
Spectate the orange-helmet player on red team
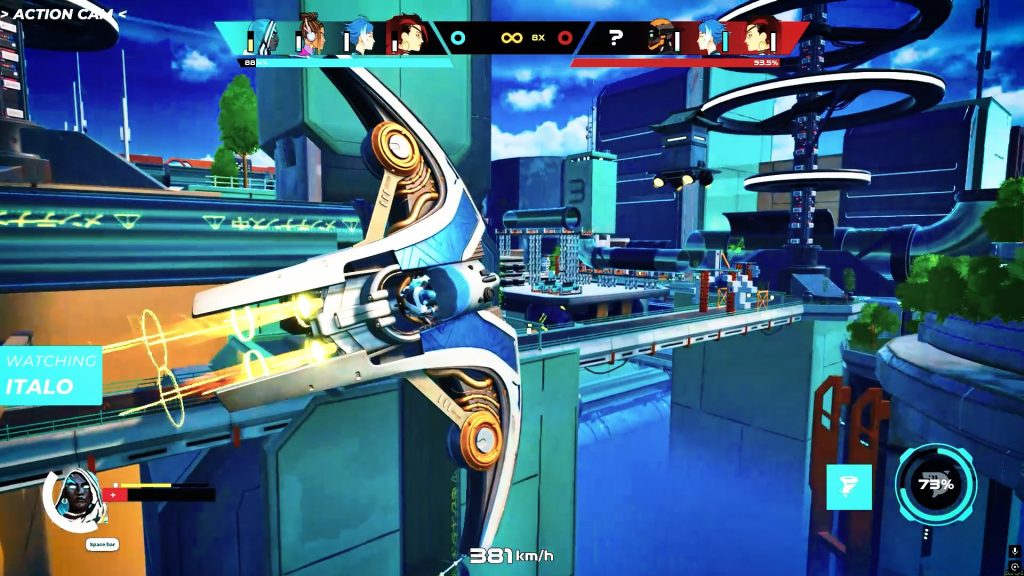pyautogui.click(x=660, y=38)
